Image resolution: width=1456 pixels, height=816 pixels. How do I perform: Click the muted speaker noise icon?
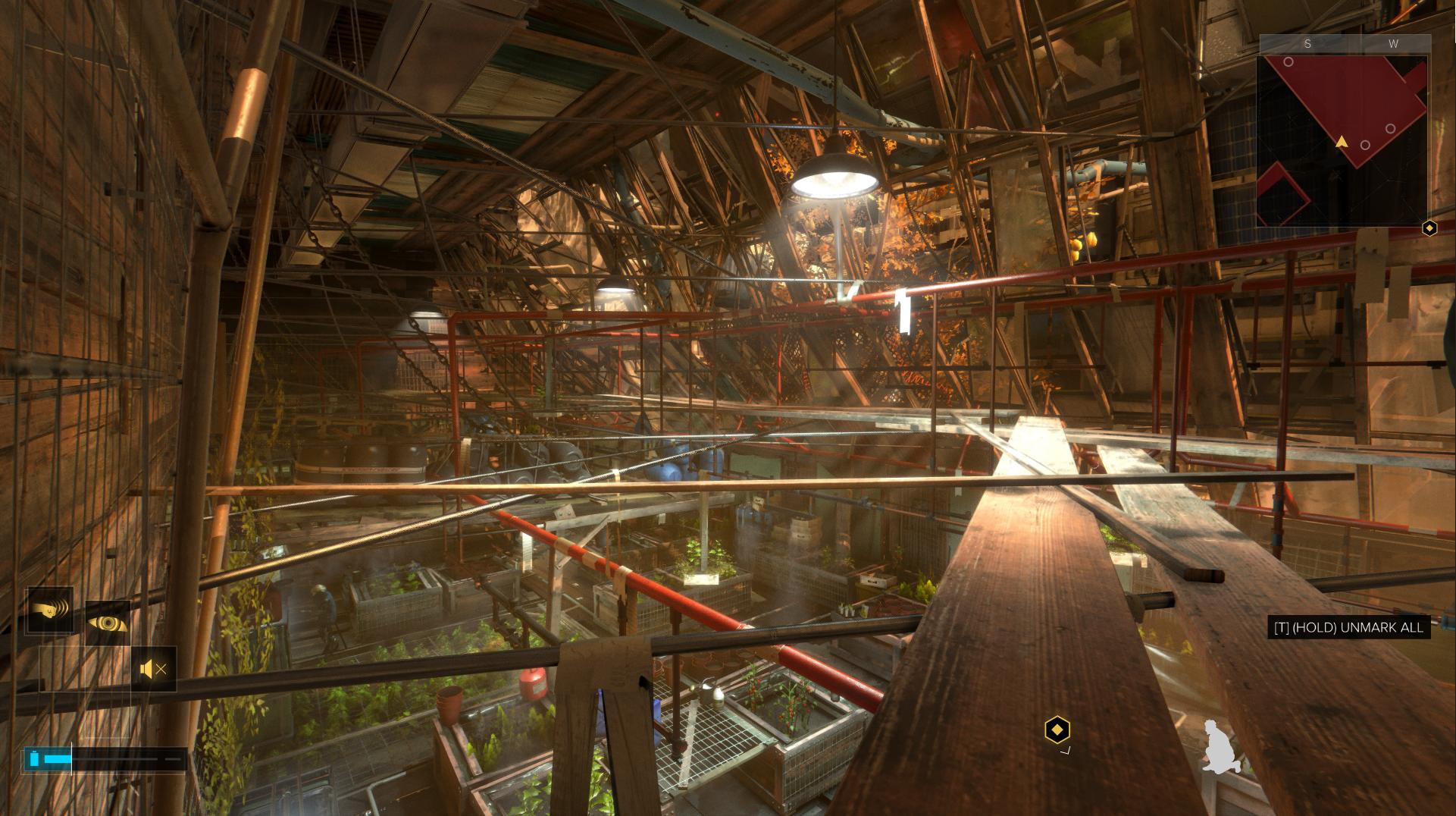tap(154, 669)
